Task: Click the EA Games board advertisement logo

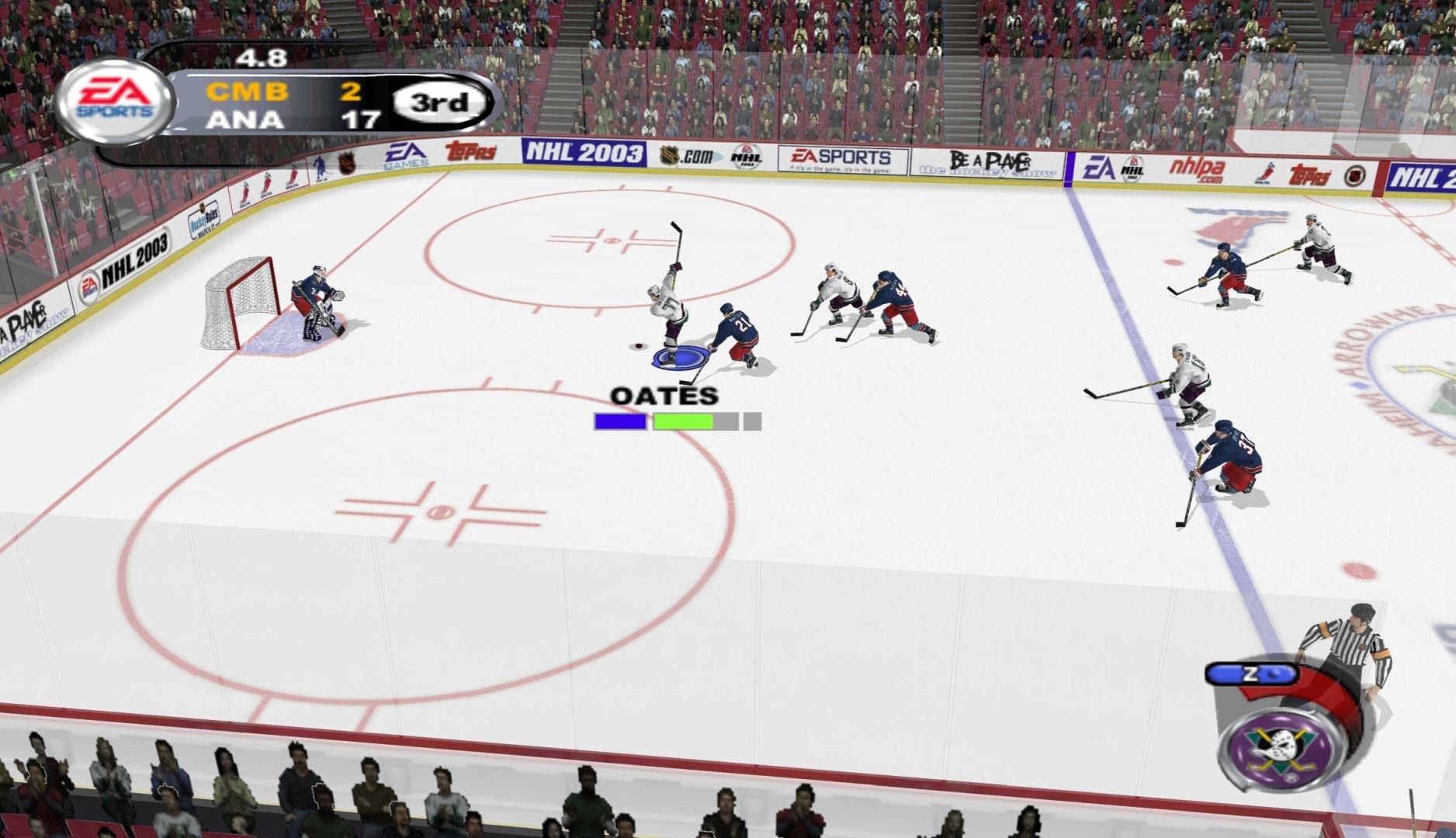Action: [407, 155]
